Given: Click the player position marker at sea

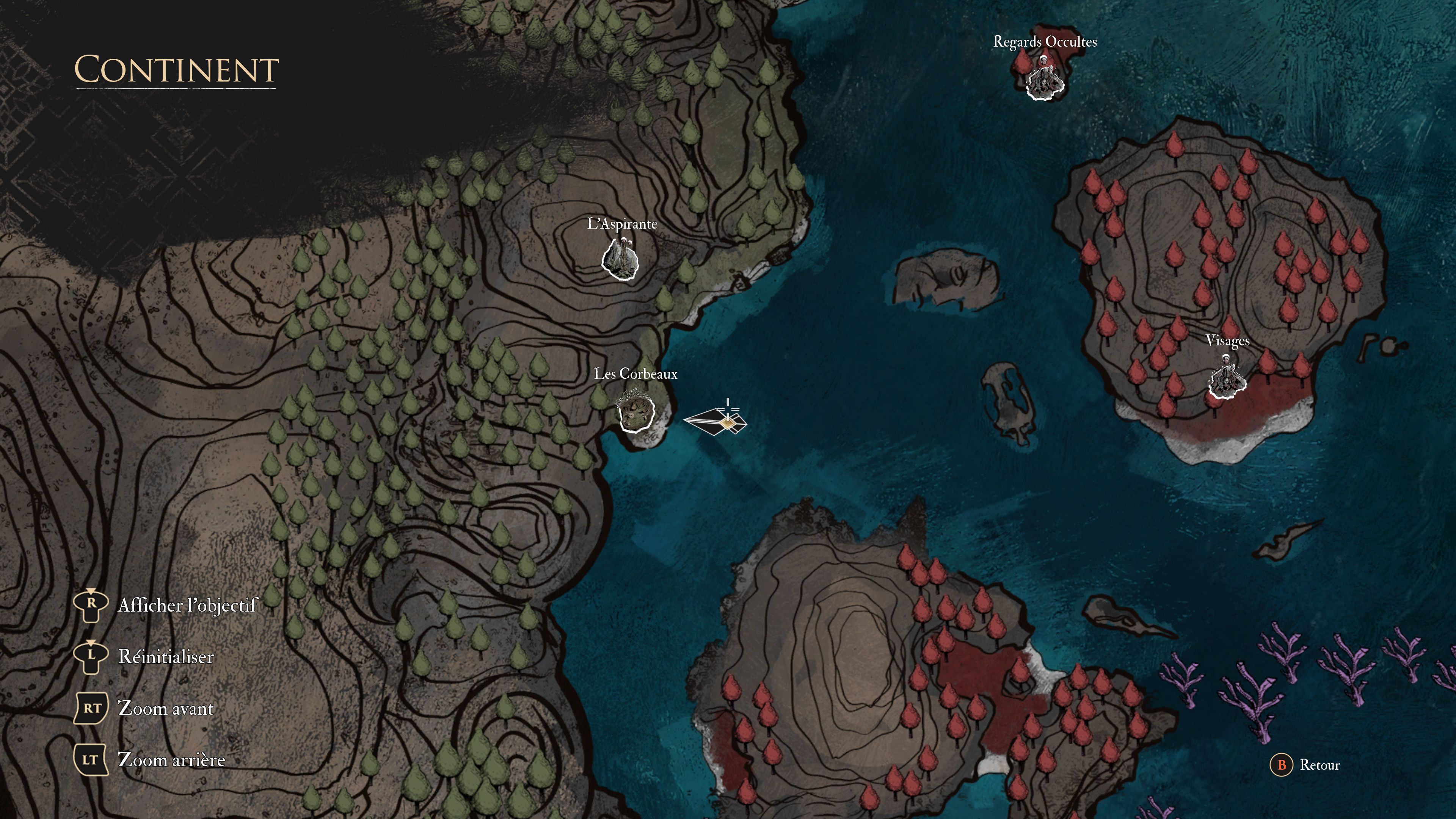Looking at the screenshot, I should 727,422.
